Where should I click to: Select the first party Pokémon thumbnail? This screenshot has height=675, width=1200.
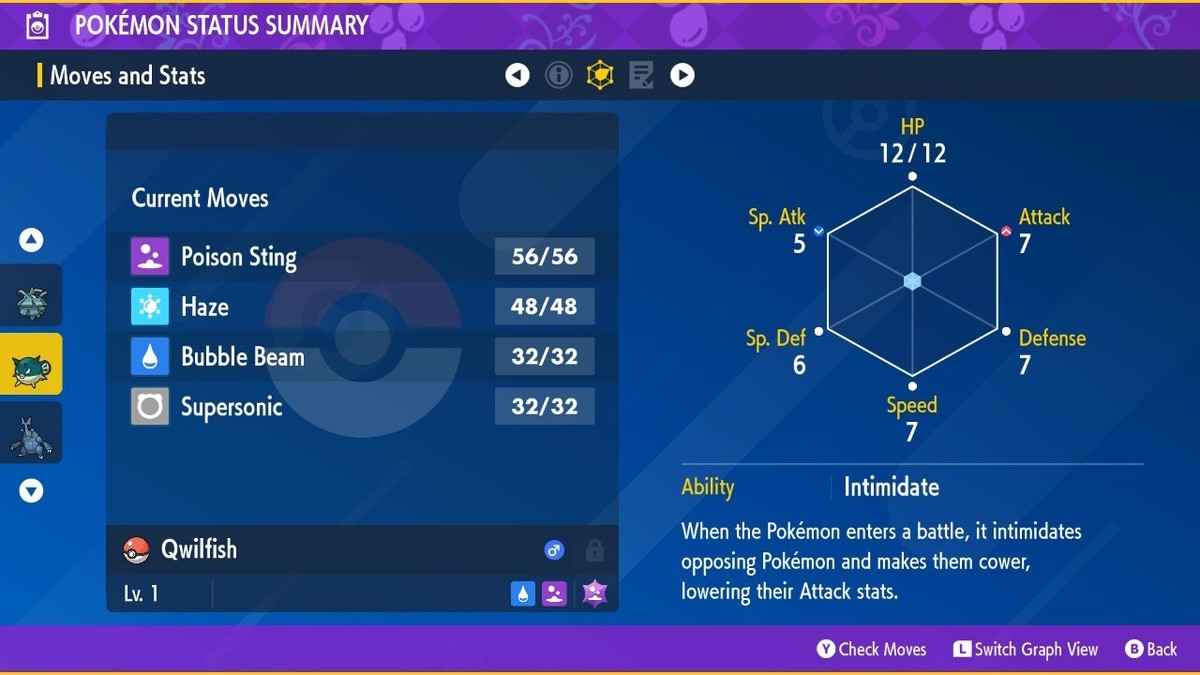31,297
